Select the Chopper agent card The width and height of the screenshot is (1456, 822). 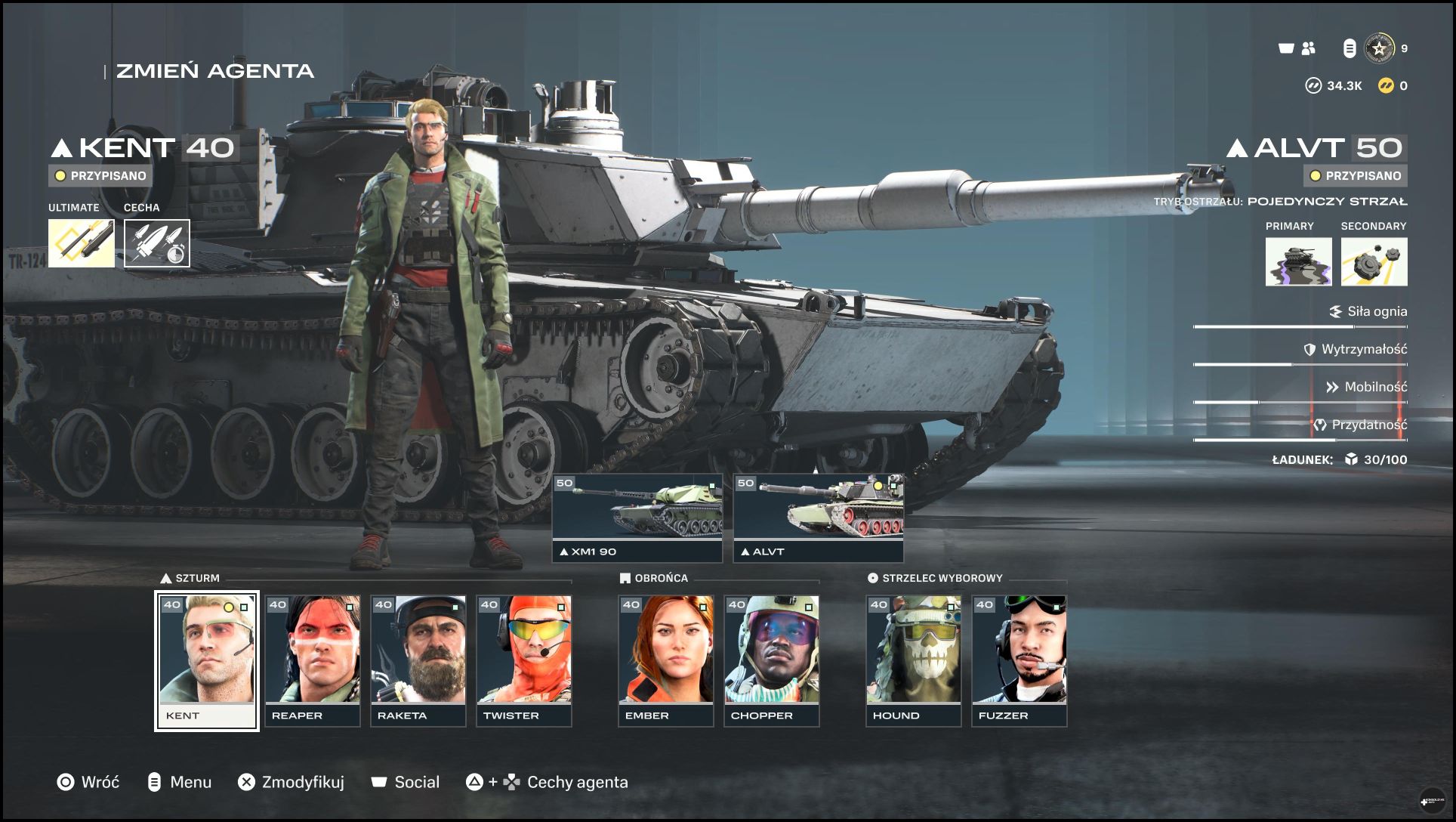(x=772, y=660)
